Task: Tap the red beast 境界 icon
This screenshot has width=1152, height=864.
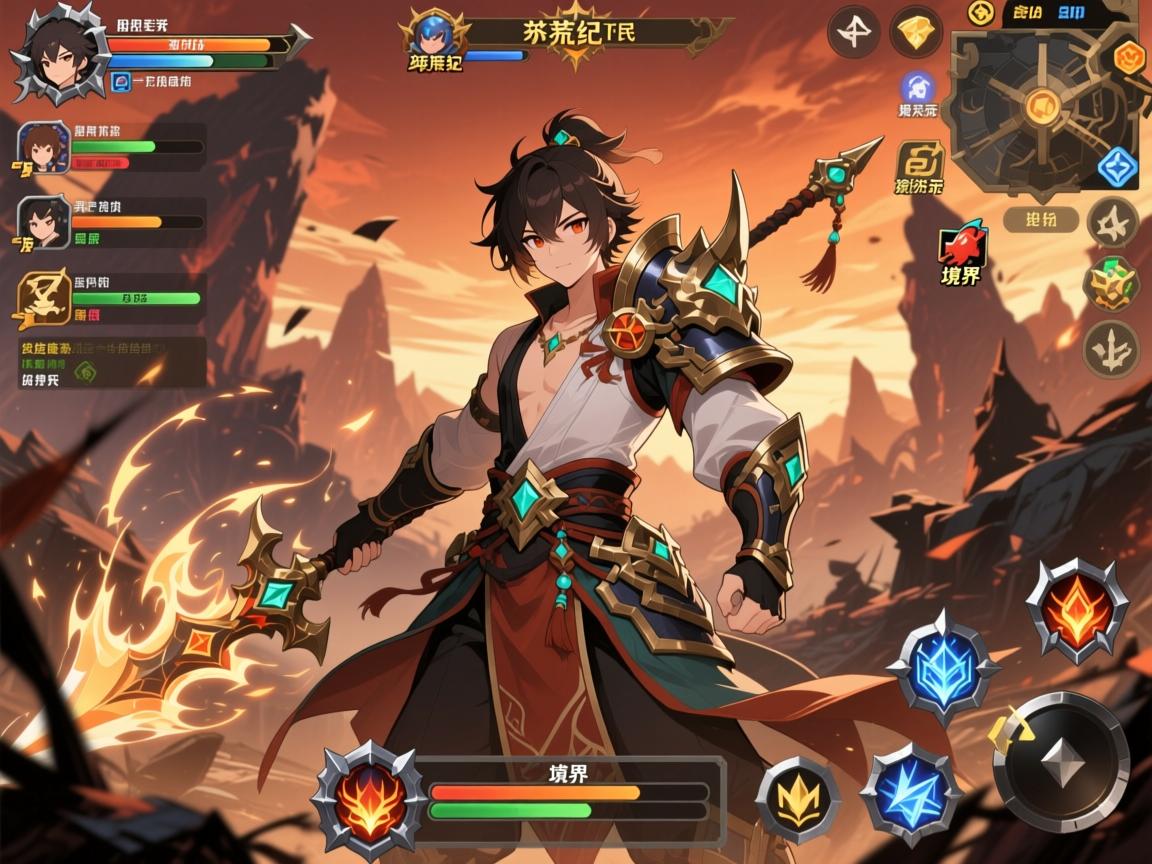Action: click(x=963, y=247)
